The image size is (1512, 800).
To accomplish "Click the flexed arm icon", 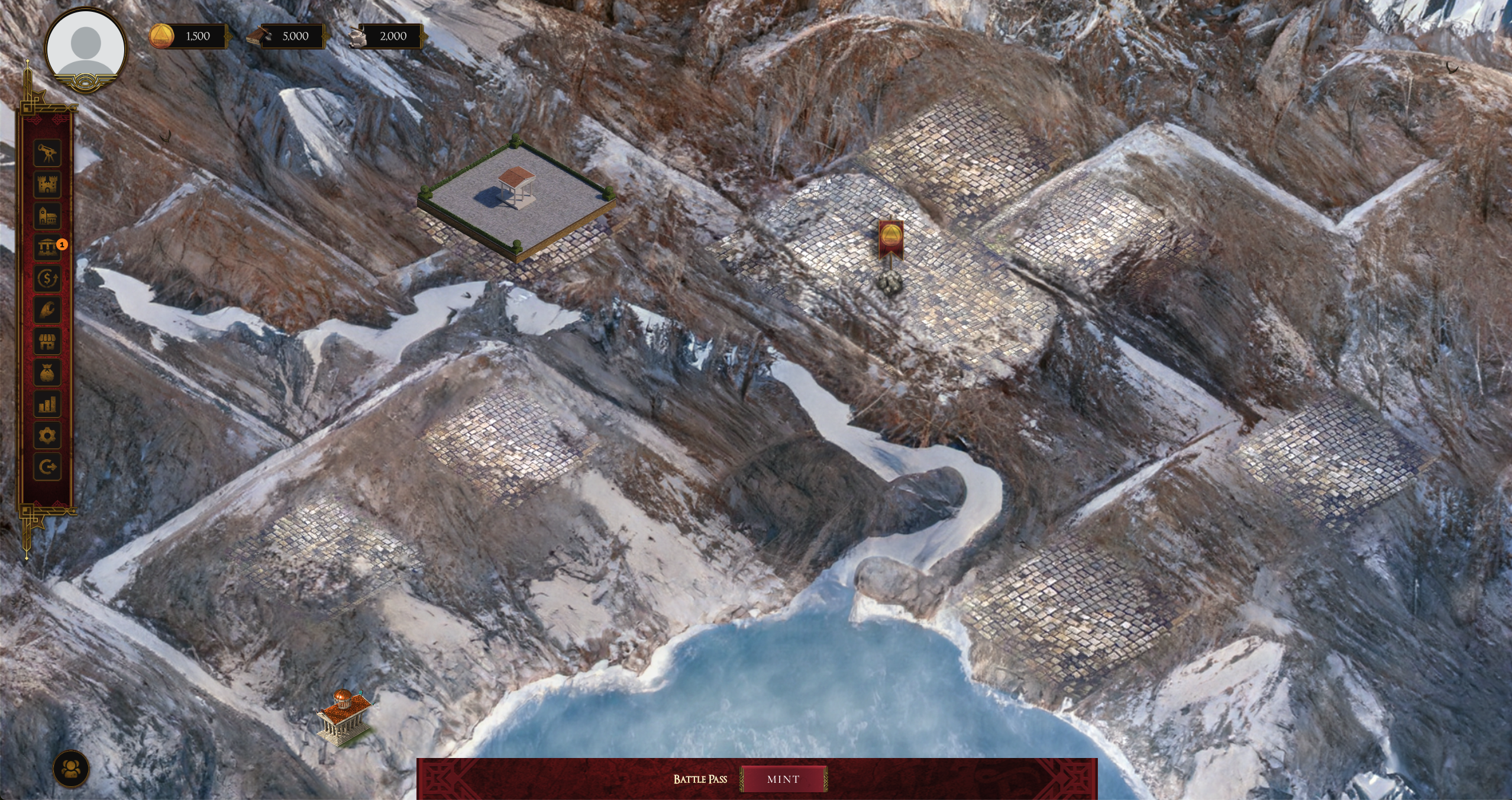I will coord(47,309).
